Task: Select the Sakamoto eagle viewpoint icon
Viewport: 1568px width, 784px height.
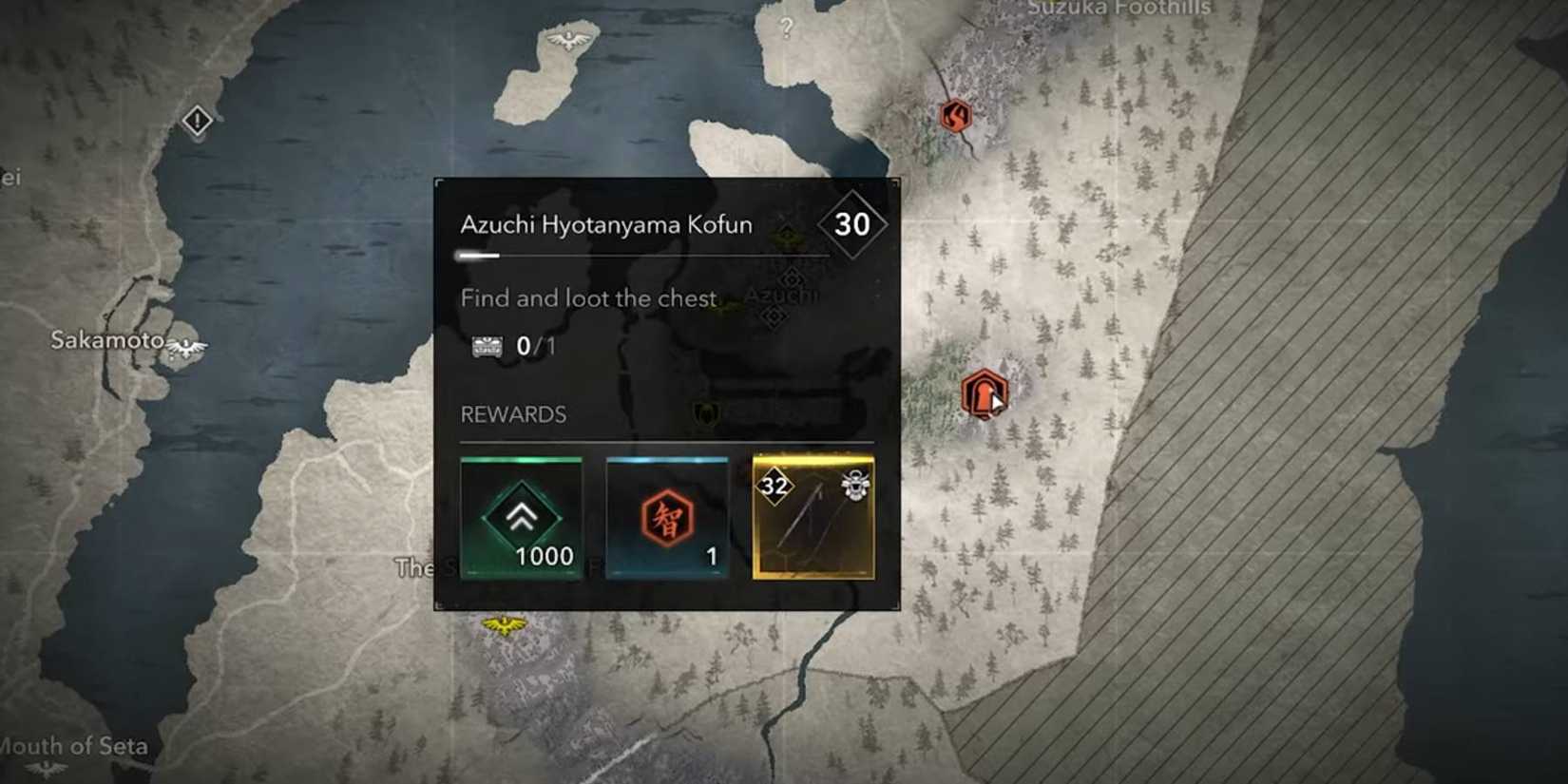Action: [186, 347]
